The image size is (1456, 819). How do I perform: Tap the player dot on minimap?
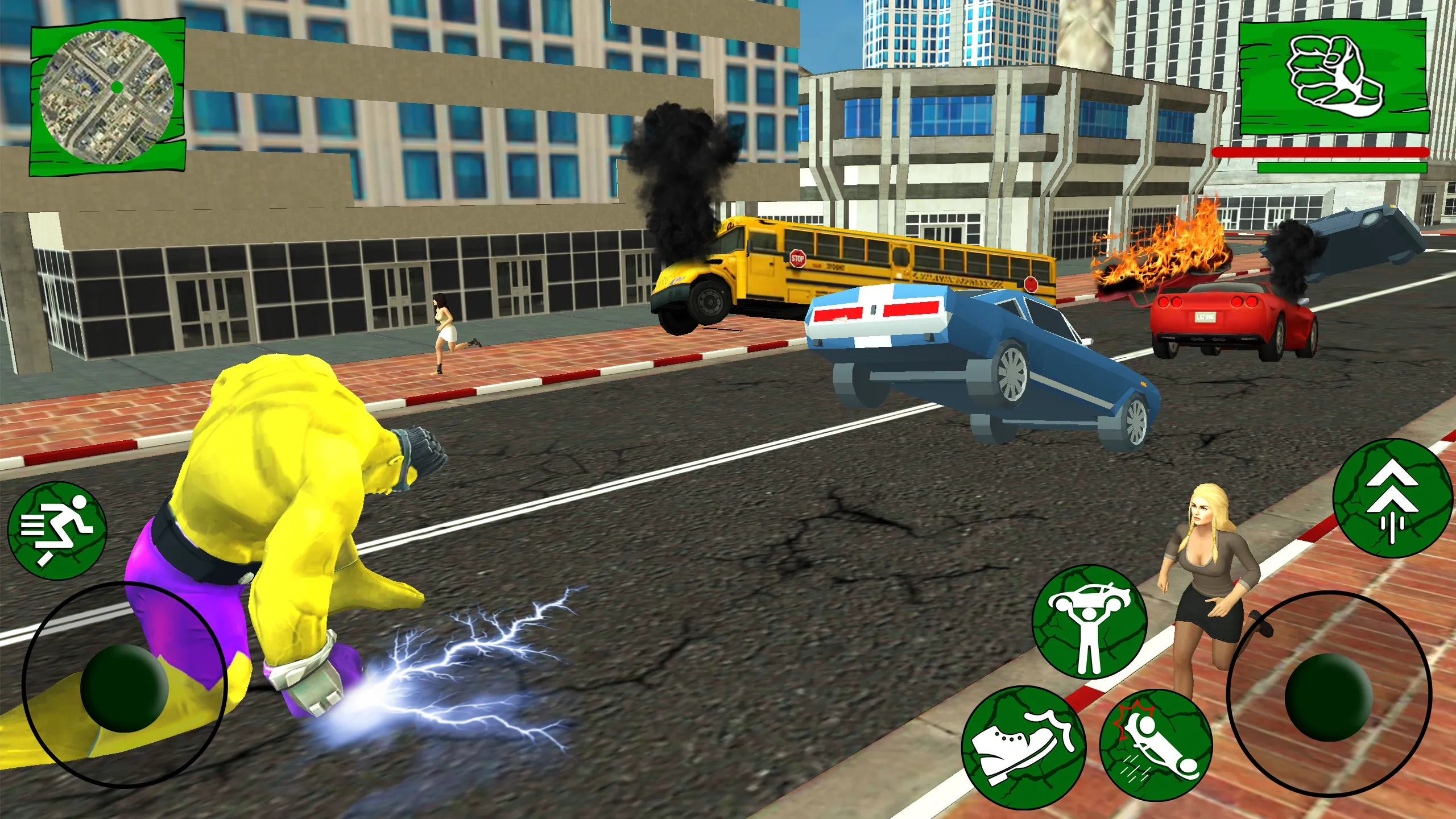tap(117, 88)
